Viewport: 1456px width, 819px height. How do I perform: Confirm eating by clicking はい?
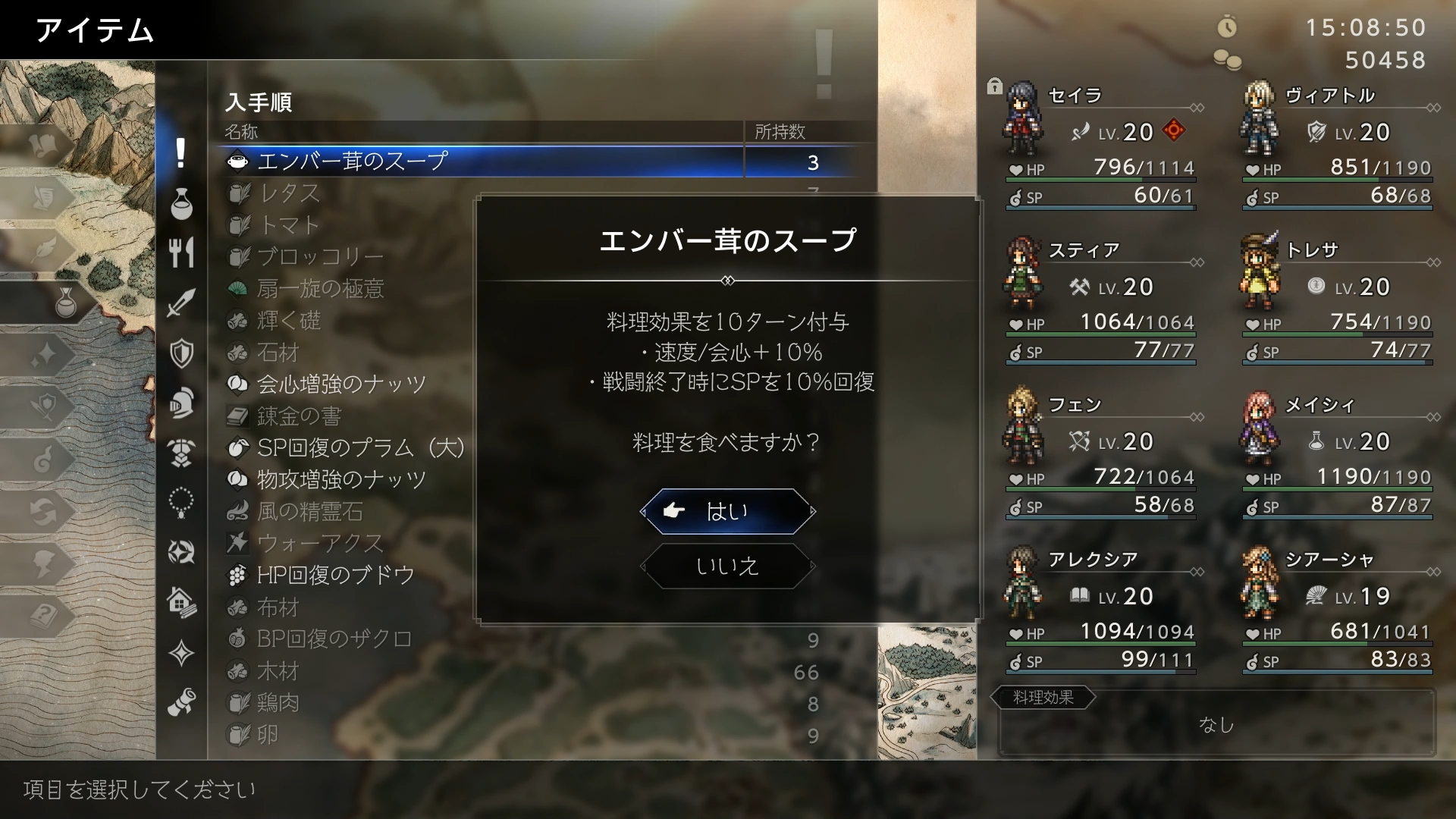pyautogui.click(x=726, y=512)
